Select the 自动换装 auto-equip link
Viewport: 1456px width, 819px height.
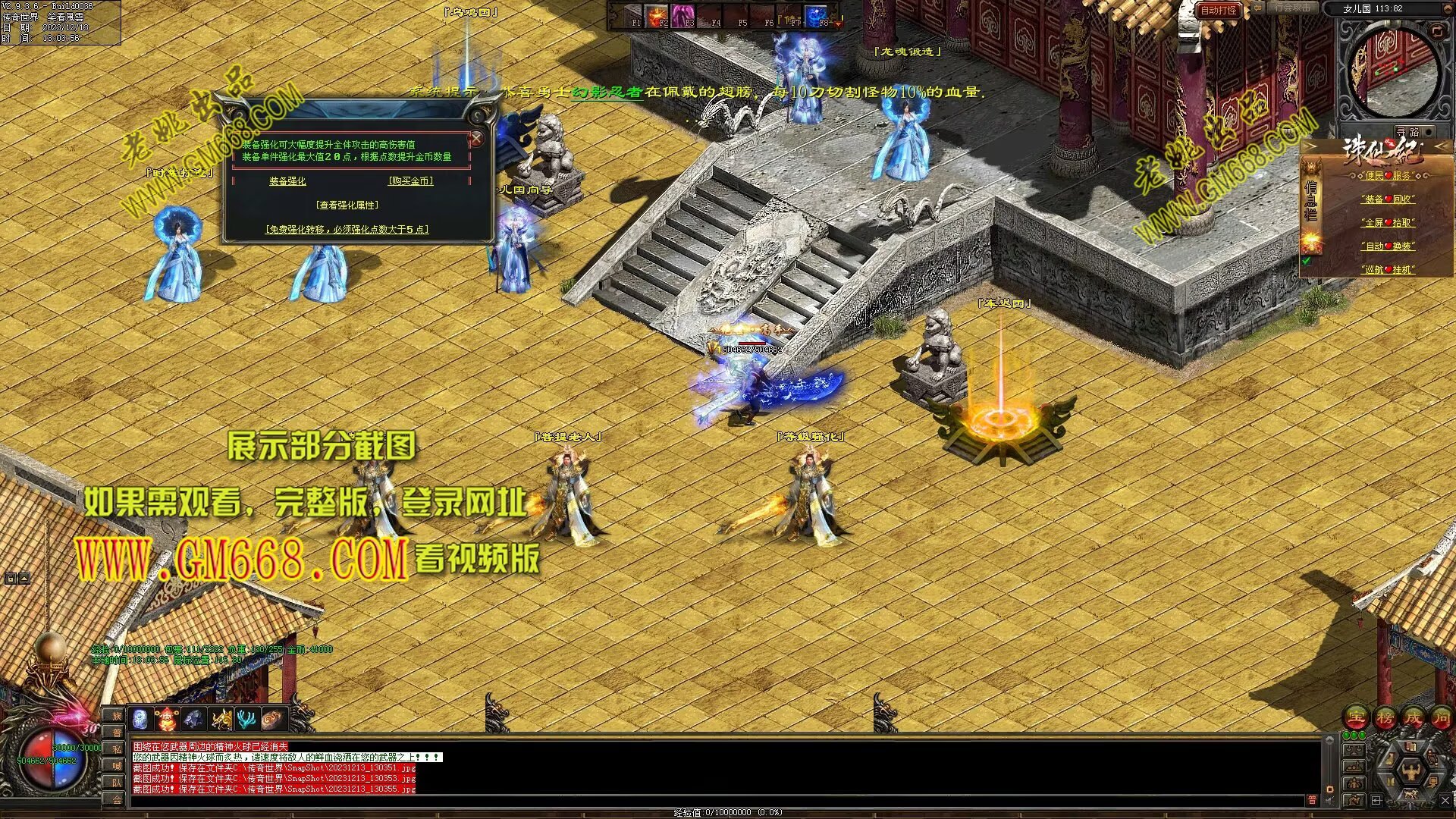[x=1388, y=246]
